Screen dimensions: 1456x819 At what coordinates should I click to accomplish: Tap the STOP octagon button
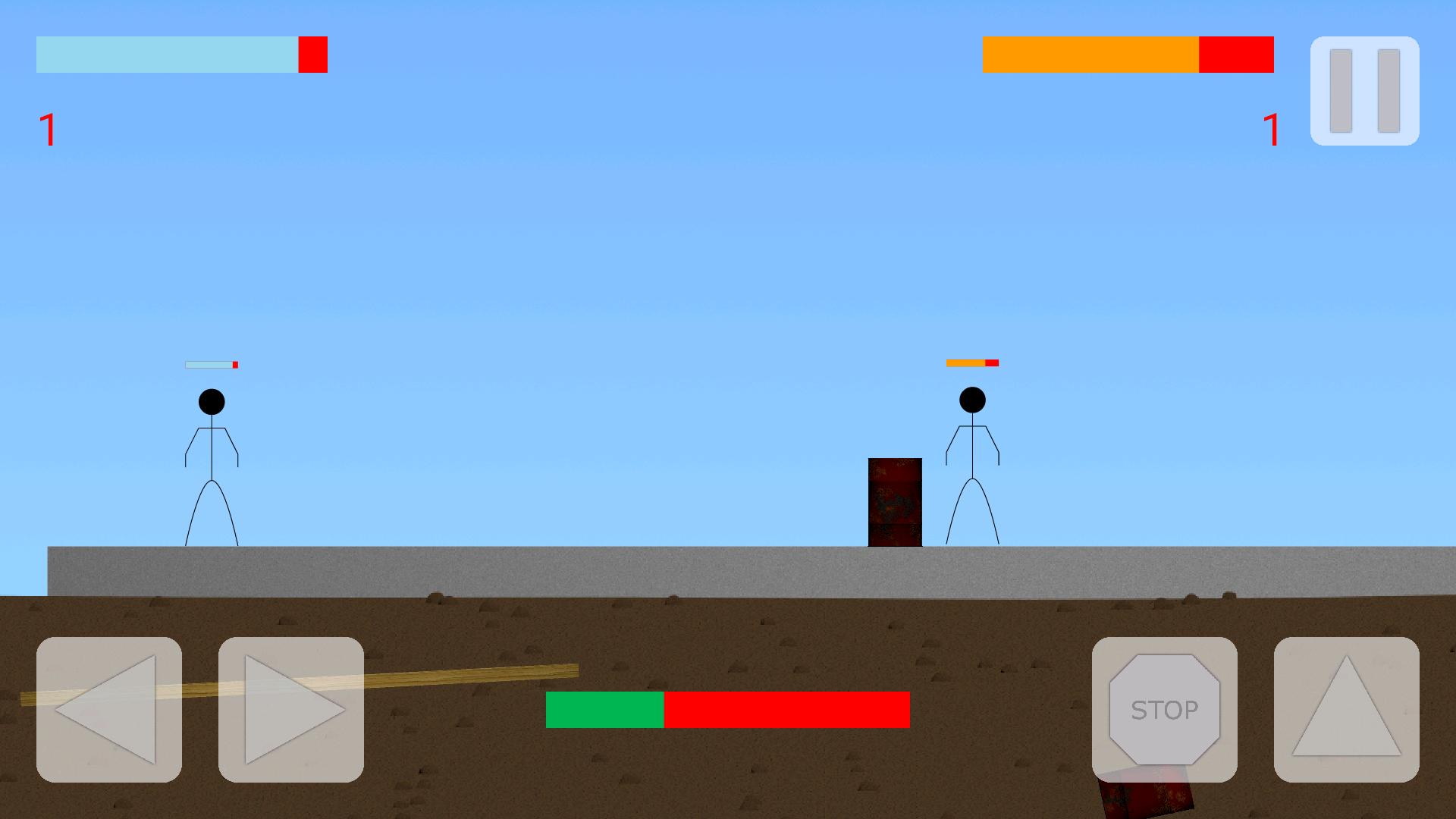pos(1165,710)
